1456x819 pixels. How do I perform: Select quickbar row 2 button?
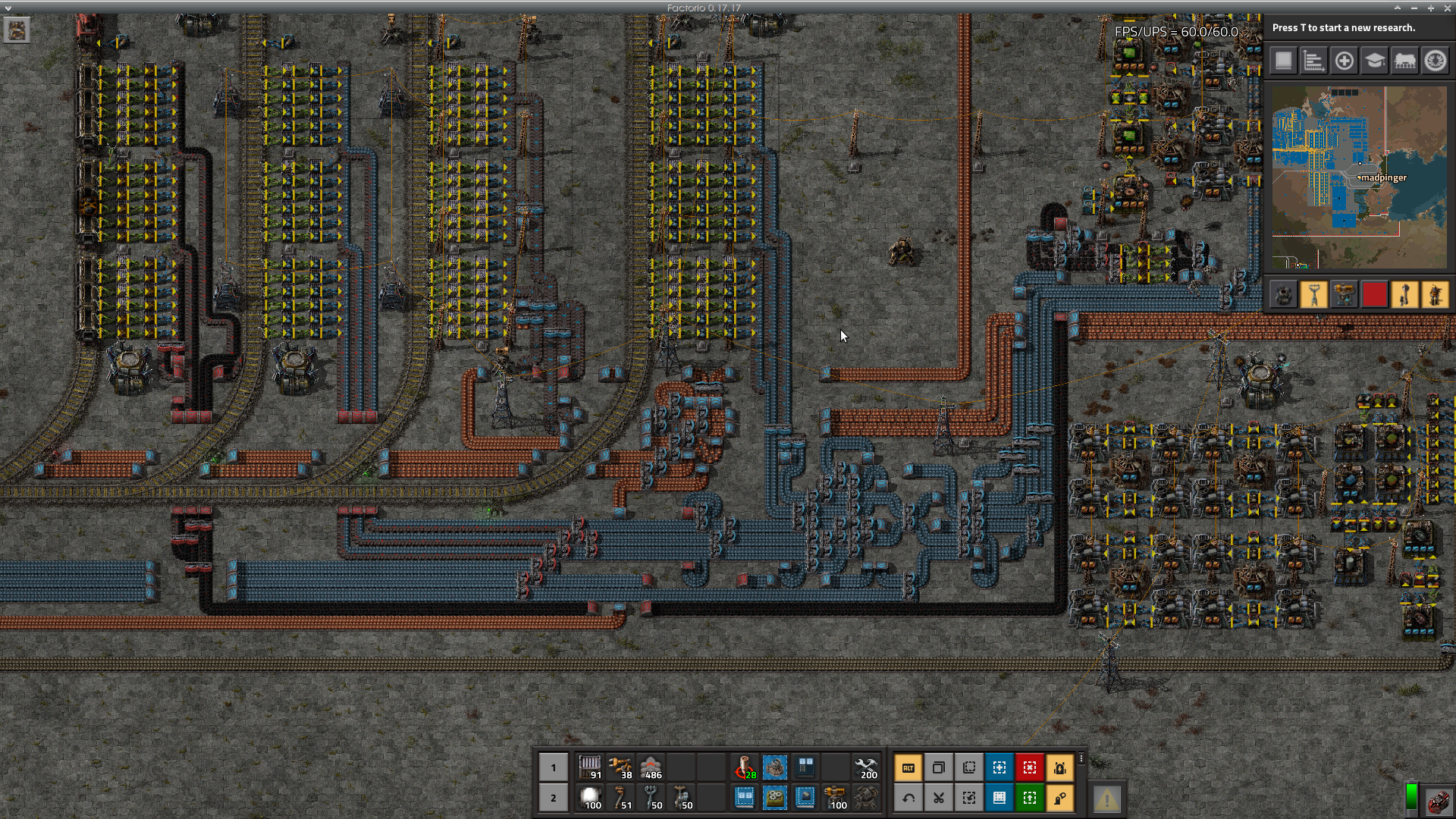click(x=554, y=798)
